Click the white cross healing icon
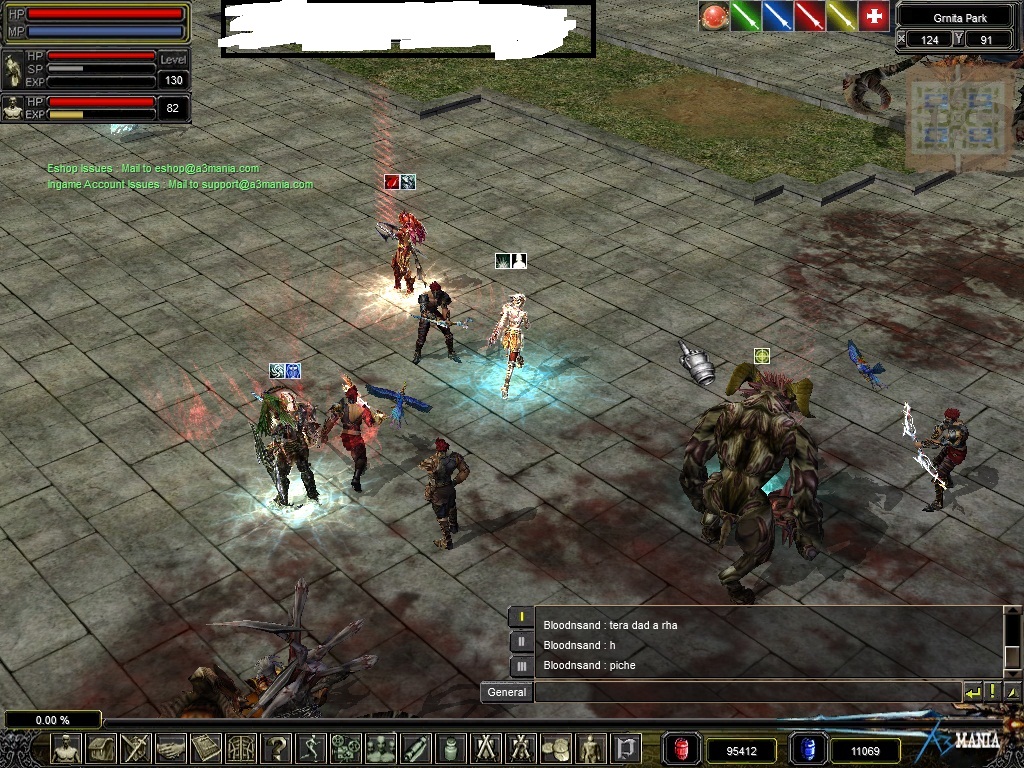The image size is (1024, 768). [x=874, y=16]
